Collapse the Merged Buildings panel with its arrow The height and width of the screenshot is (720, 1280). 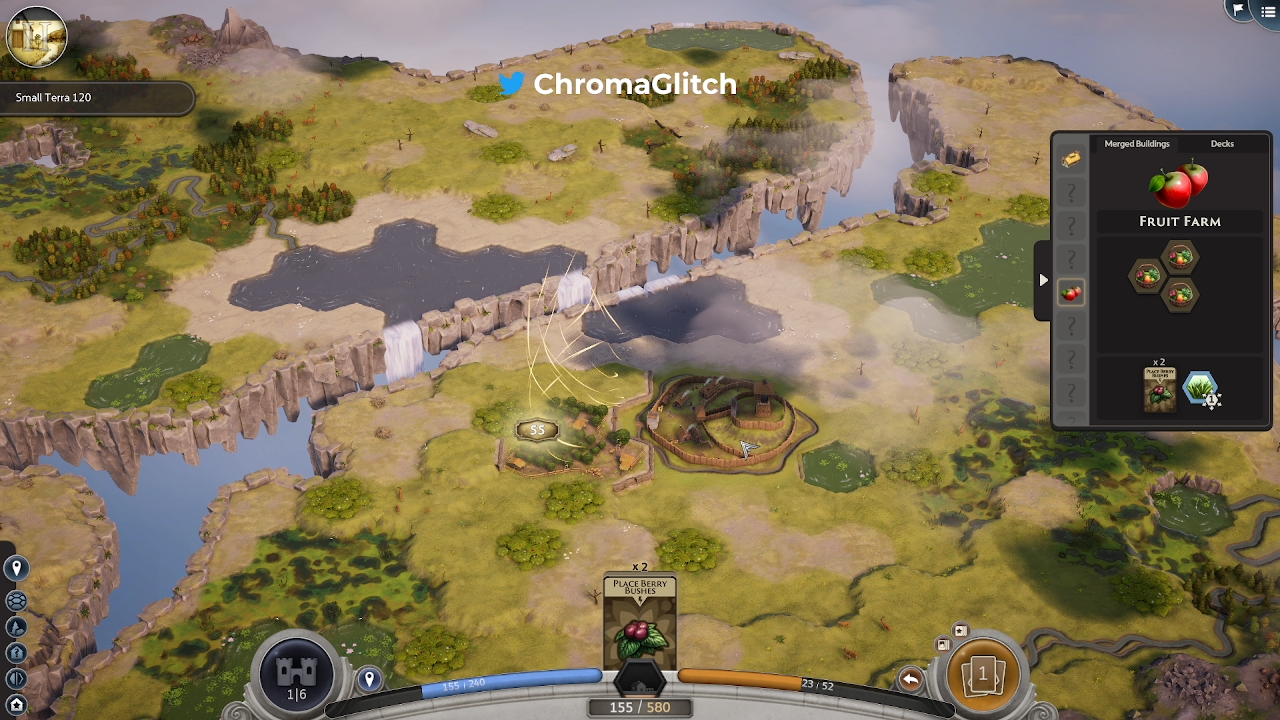[x=1043, y=280]
